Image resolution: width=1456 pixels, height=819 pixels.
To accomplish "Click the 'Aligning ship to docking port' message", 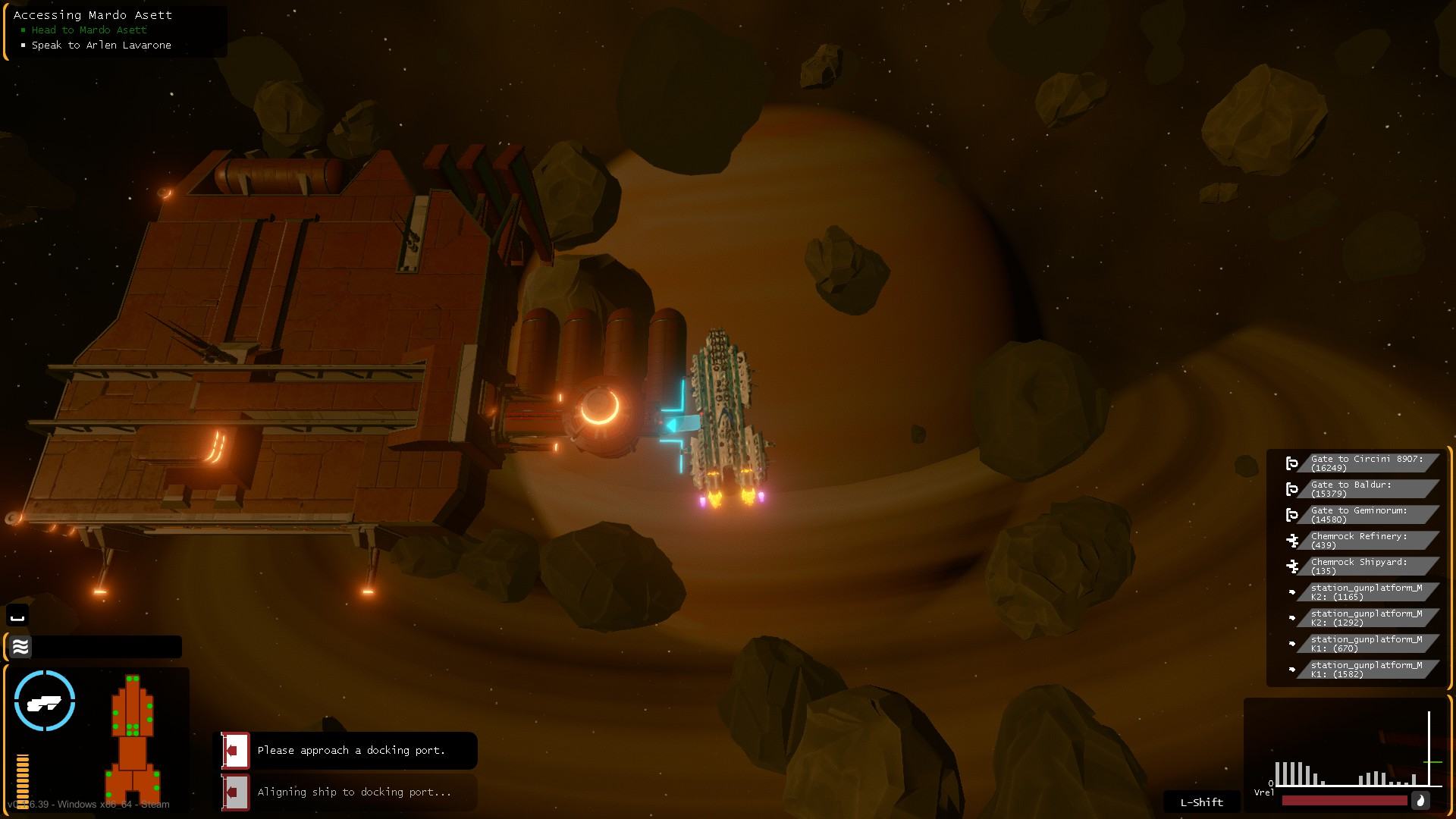I will (x=354, y=792).
